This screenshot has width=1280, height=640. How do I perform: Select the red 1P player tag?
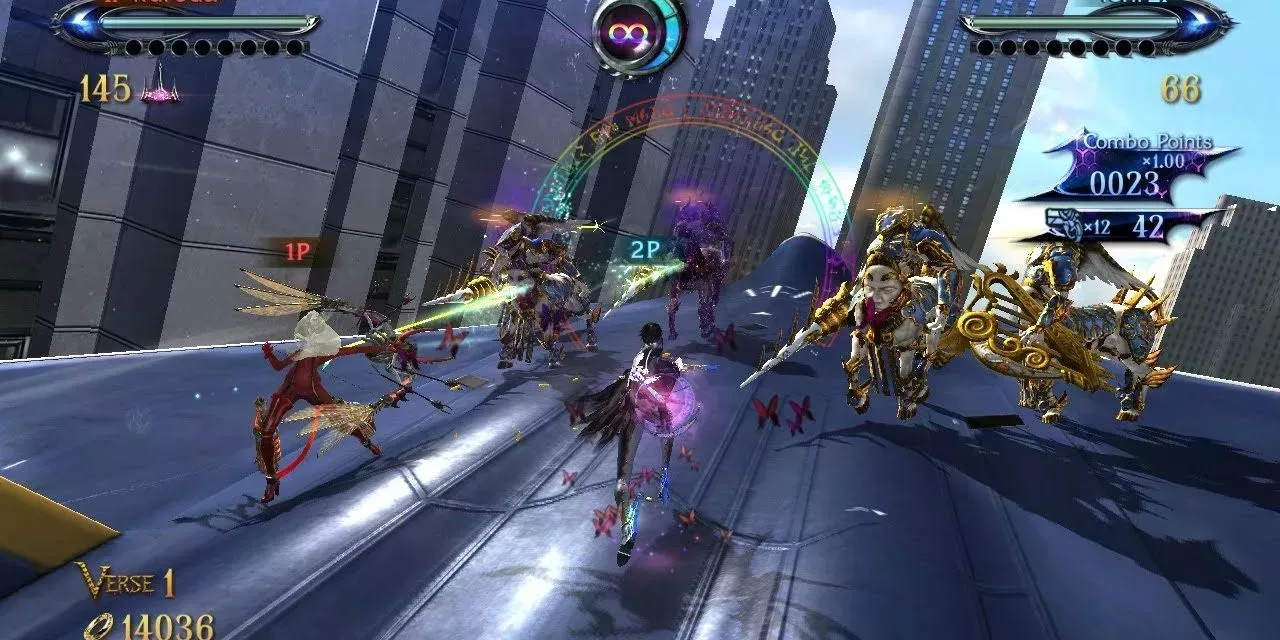coord(297,252)
